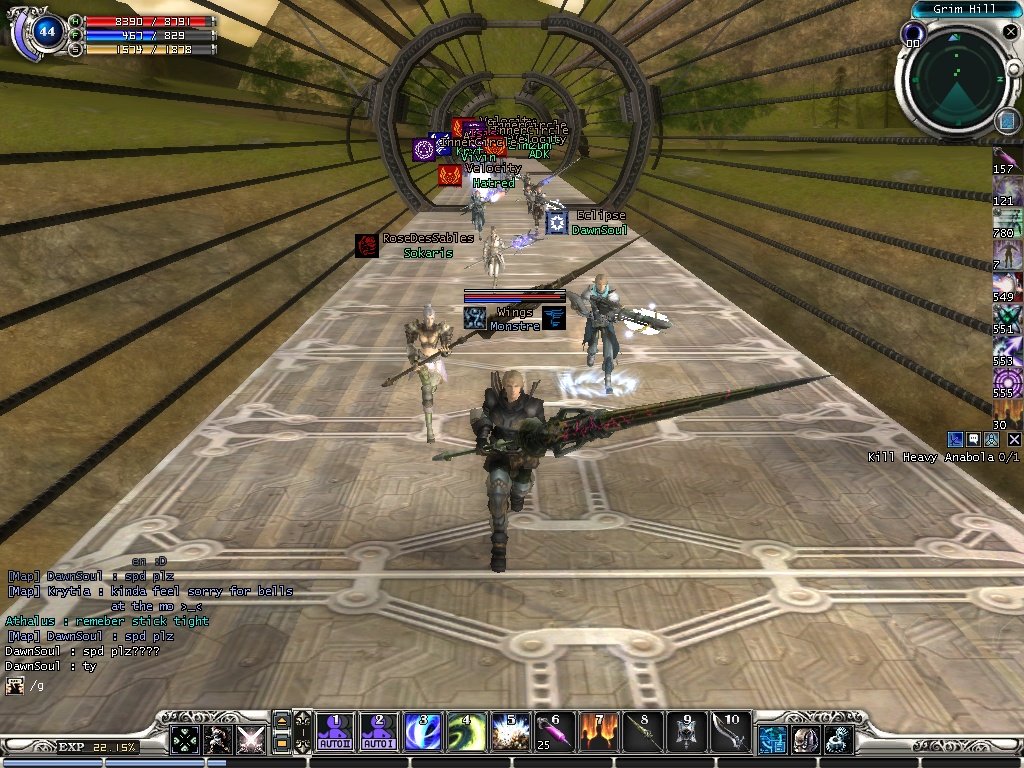The image size is (1024, 768).
Task: Use the pink potion in hotbar slot 6
Action: click(x=554, y=732)
